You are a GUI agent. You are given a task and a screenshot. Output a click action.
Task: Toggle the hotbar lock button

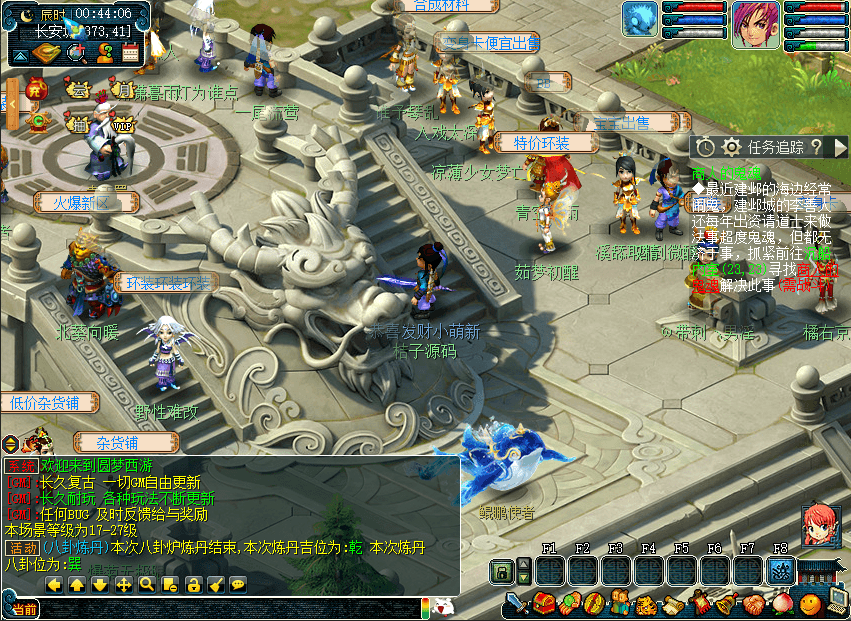pos(502,571)
